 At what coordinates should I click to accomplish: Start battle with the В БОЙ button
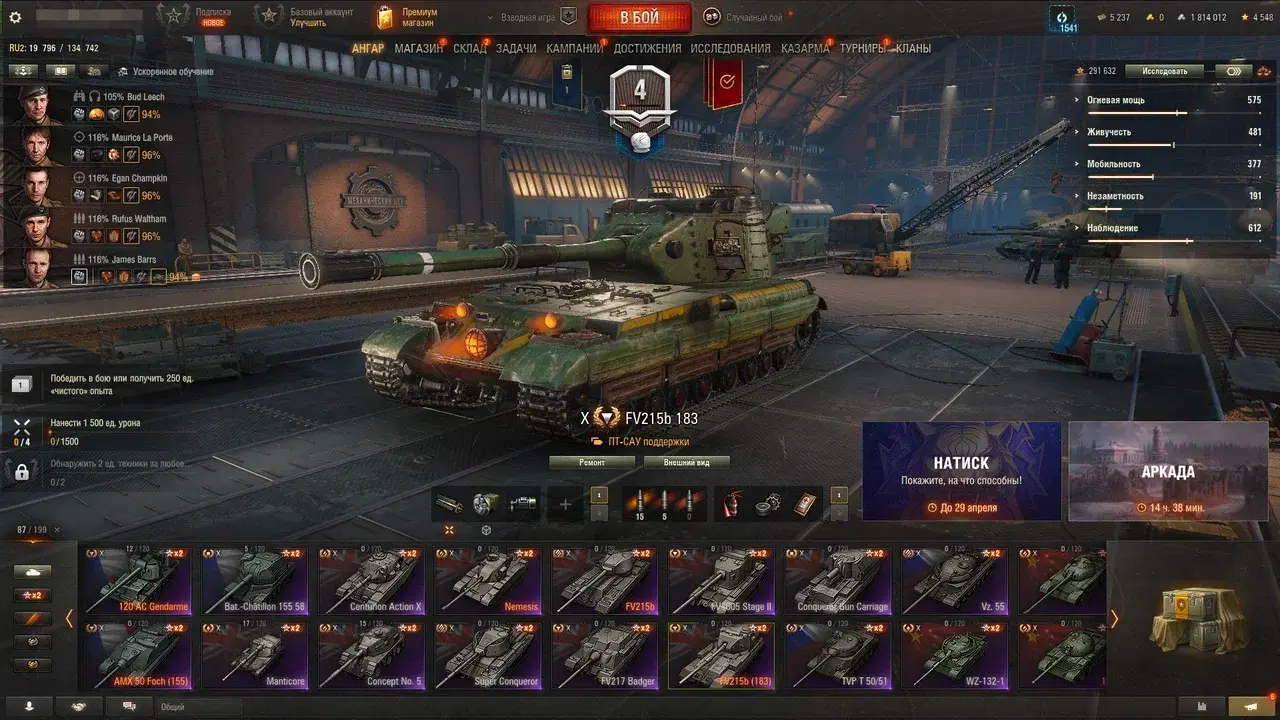(x=639, y=17)
